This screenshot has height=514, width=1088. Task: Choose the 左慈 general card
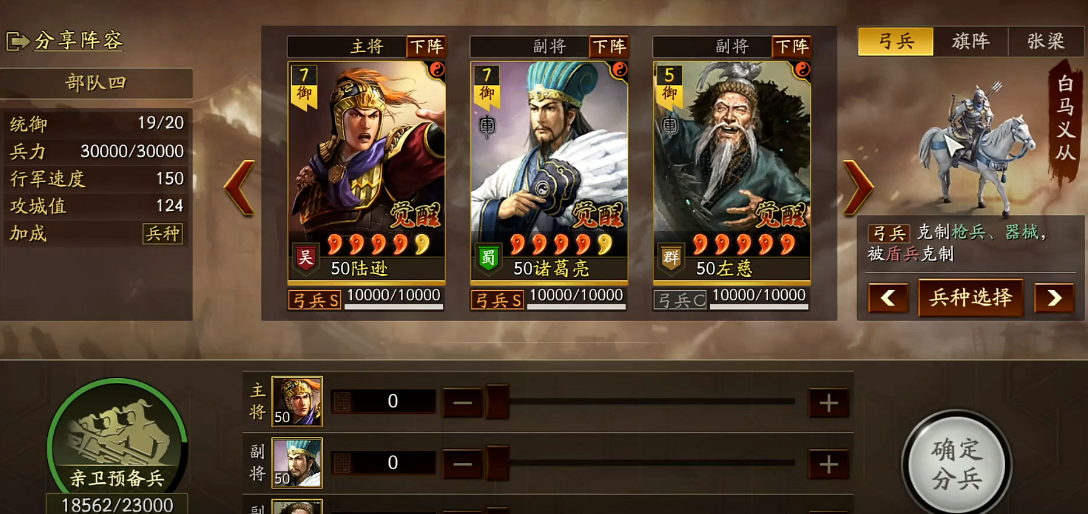(x=732, y=170)
